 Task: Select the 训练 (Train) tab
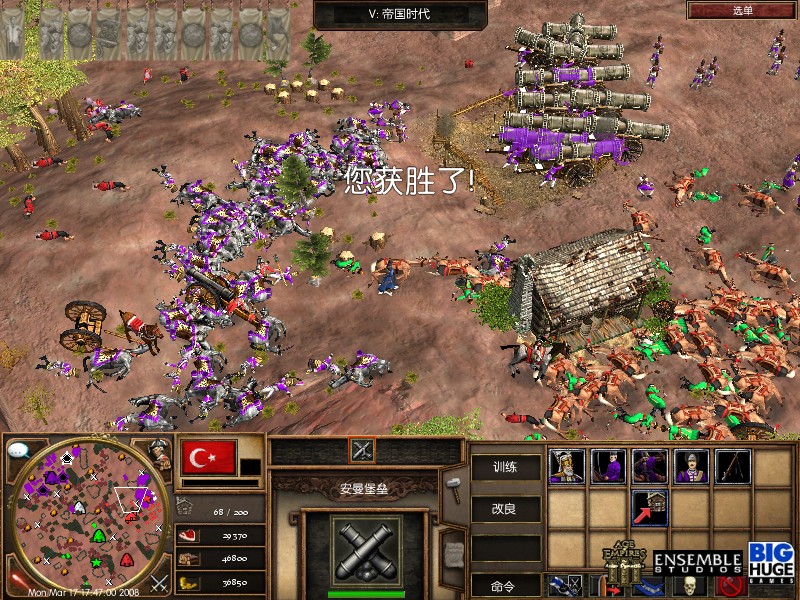pyautogui.click(x=505, y=467)
